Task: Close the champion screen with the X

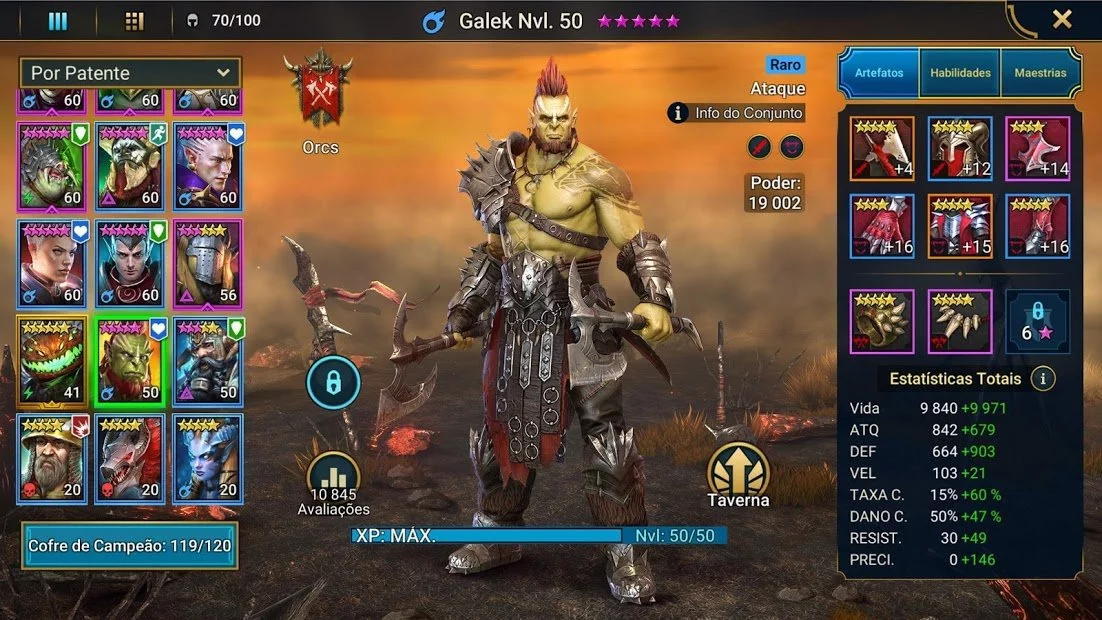Action: 1062,19
